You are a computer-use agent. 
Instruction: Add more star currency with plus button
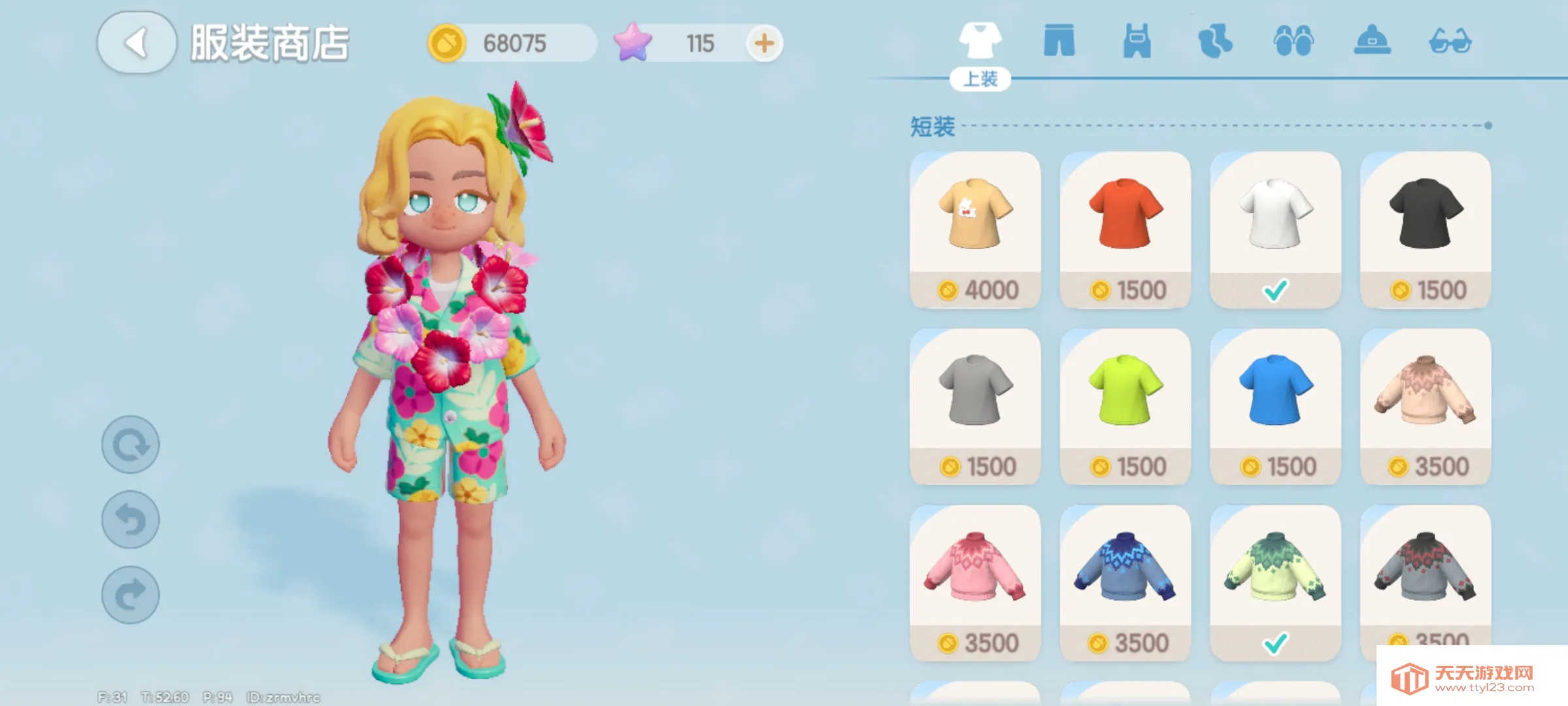pos(764,44)
